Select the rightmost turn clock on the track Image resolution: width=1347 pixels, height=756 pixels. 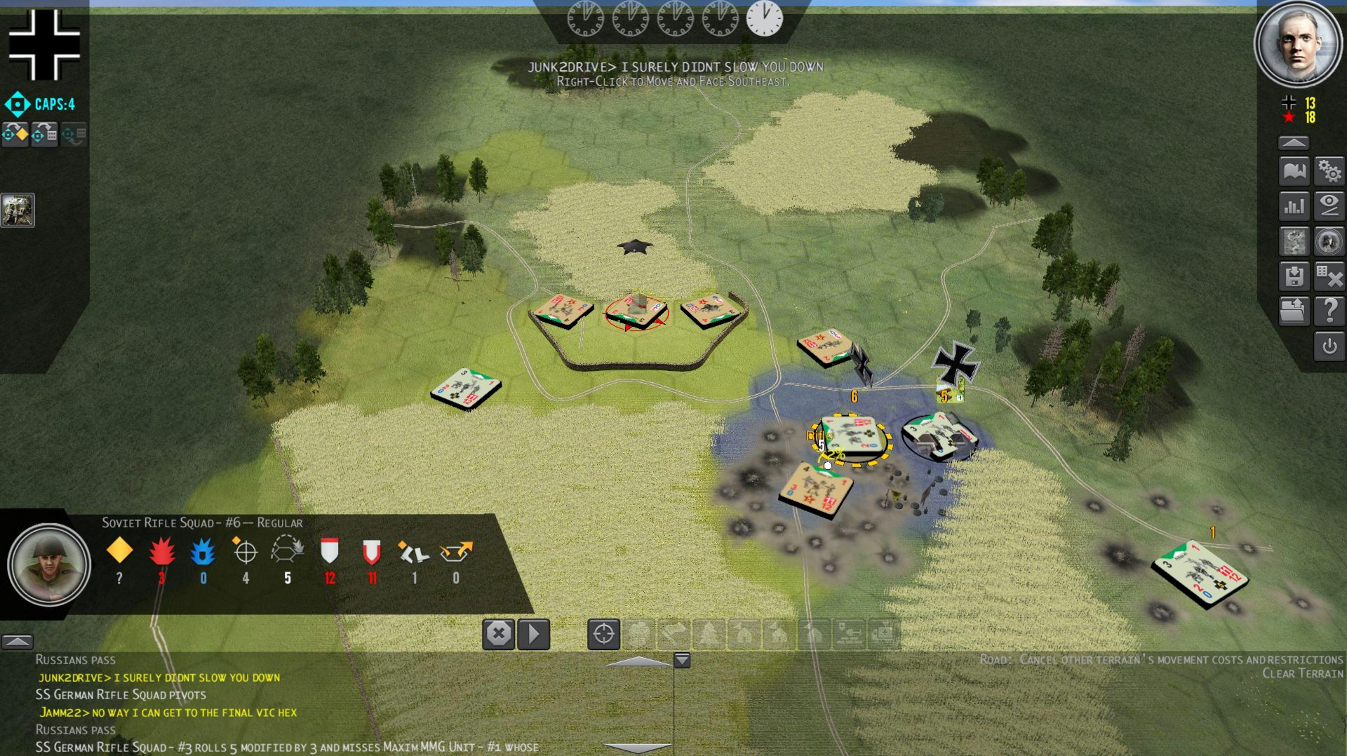point(765,19)
